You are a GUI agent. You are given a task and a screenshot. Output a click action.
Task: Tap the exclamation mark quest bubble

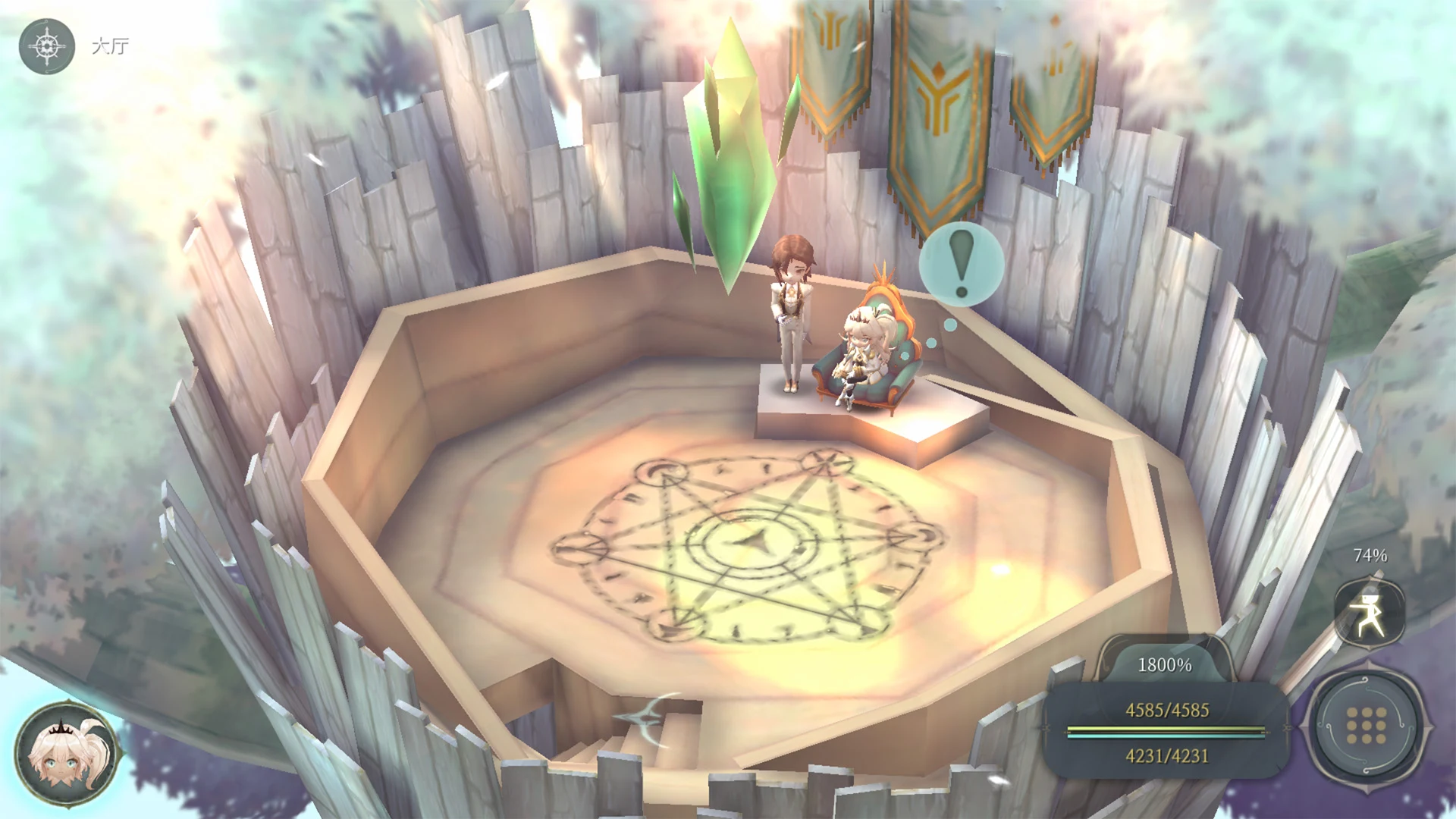[x=961, y=264]
